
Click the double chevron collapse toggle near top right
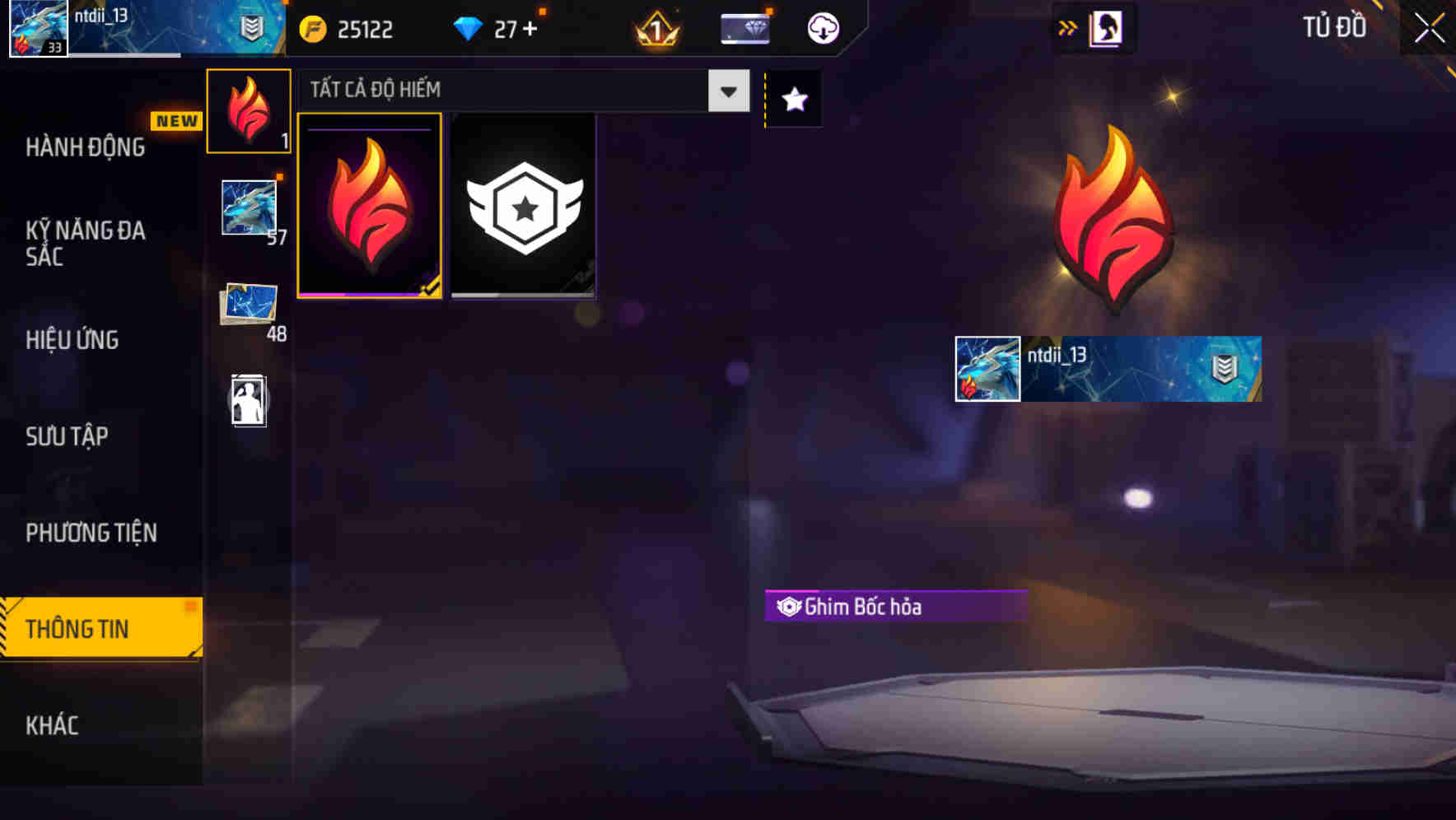[x=1068, y=27]
